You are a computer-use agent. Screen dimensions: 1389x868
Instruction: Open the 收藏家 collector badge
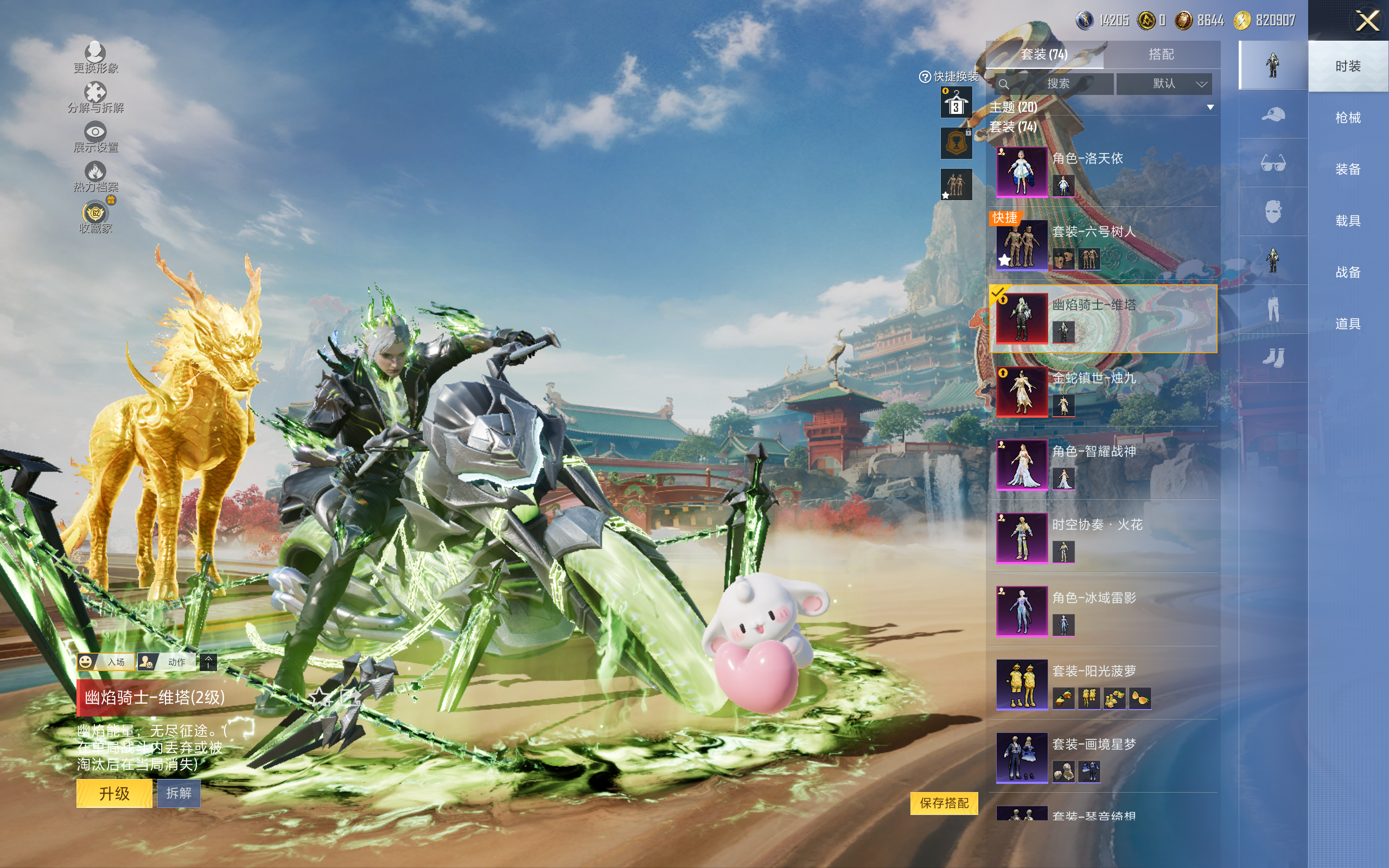pyautogui.click(x=95, y=218)
